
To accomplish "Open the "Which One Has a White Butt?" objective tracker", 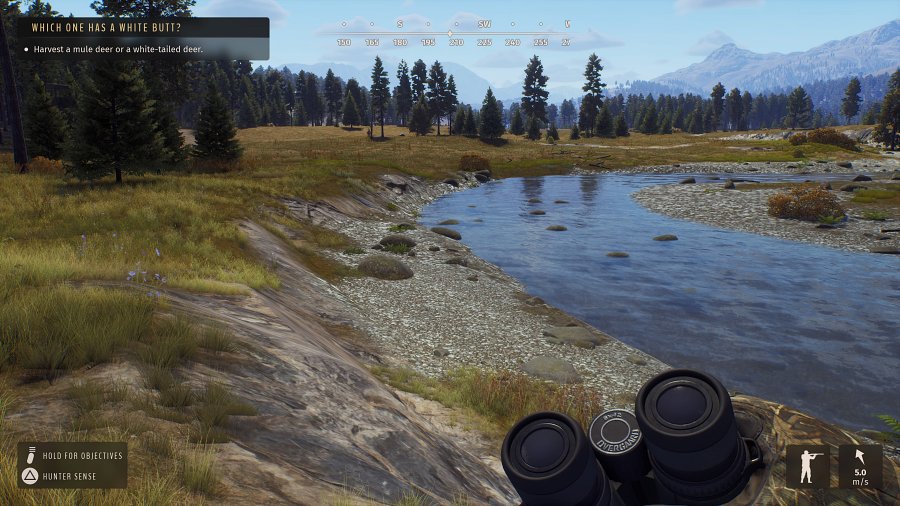I will pyautogui.click(x=142, y=29).
